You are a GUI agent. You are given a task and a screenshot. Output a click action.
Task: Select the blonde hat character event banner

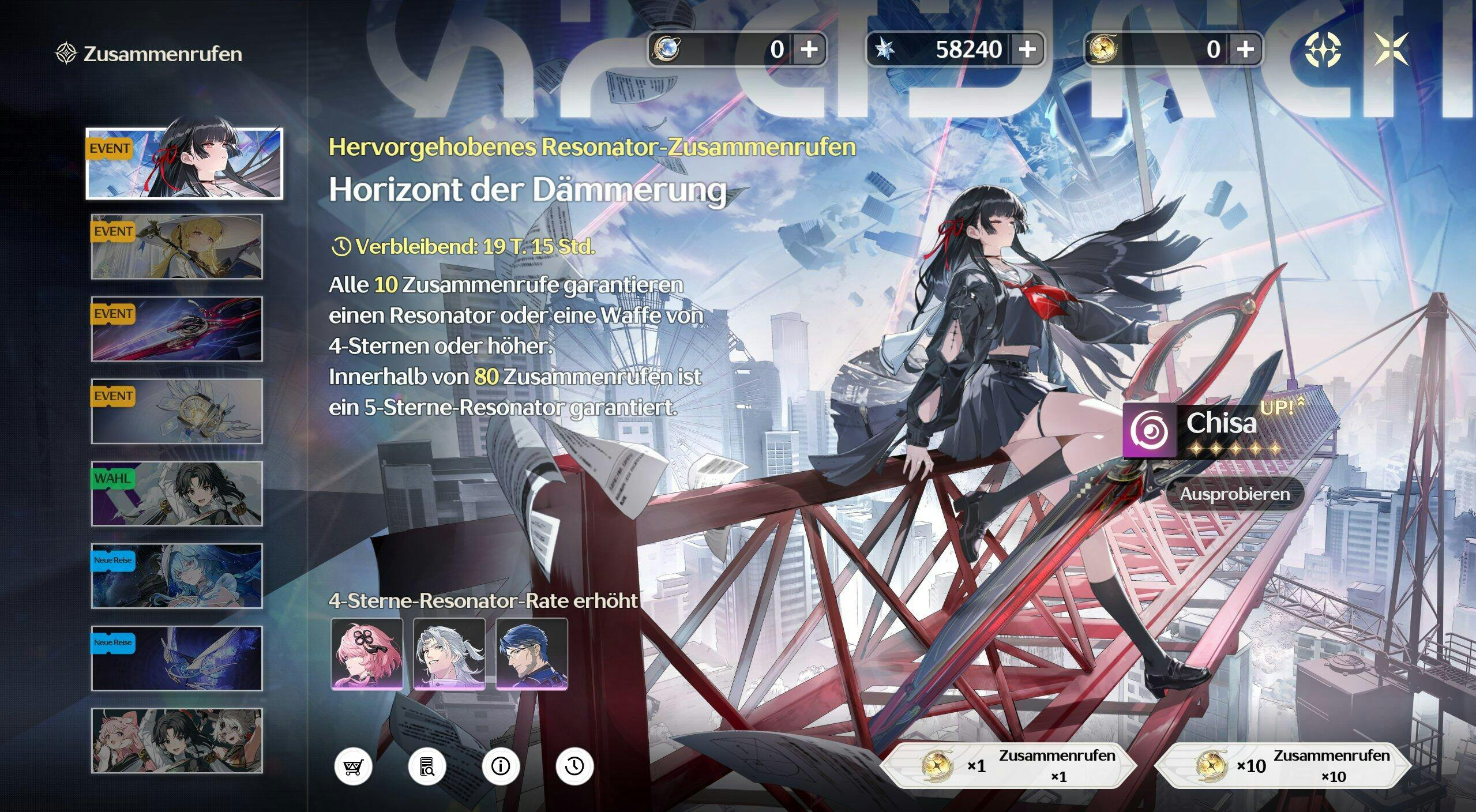[176, 247]
